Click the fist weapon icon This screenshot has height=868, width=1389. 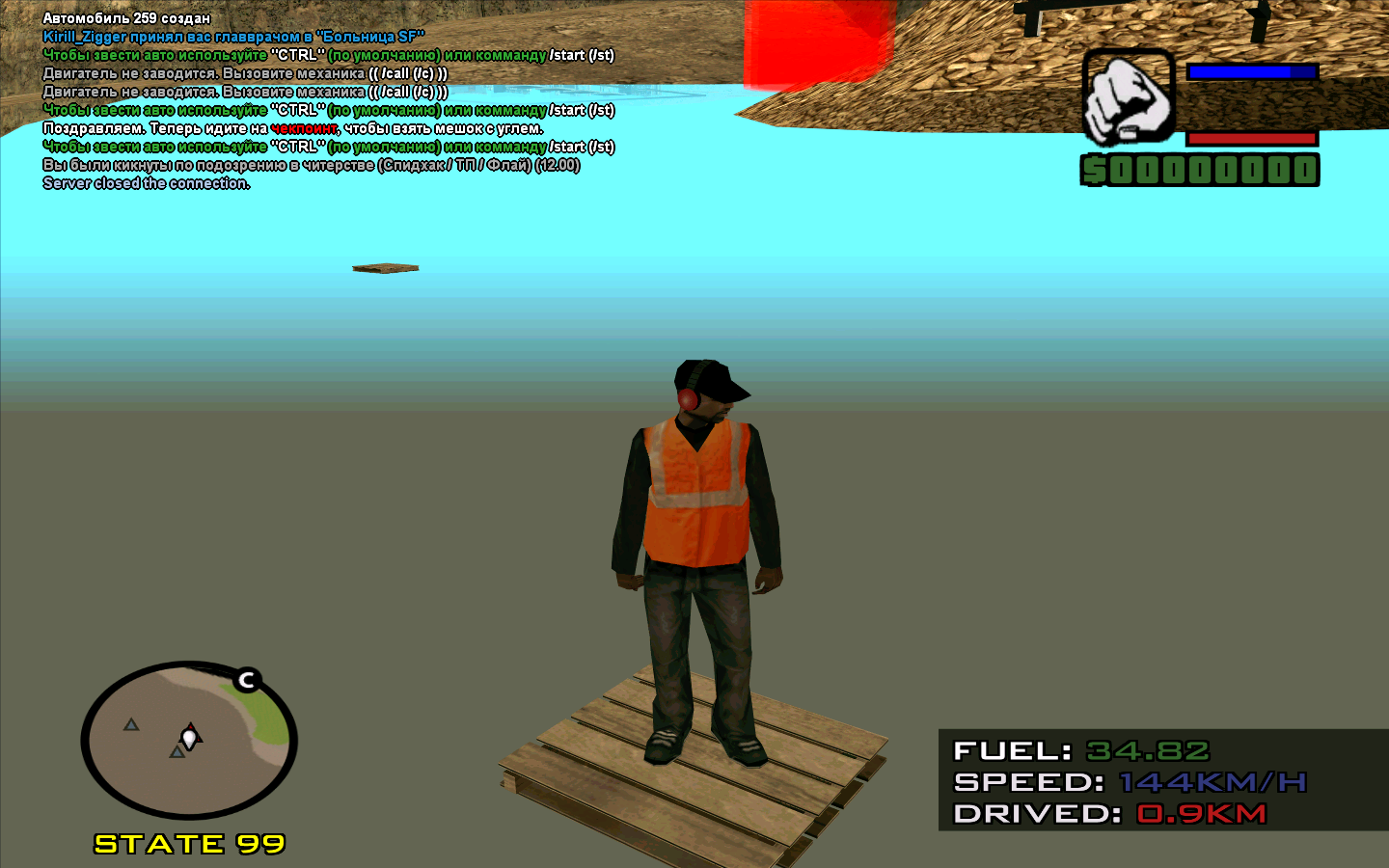pos(1128,98)
